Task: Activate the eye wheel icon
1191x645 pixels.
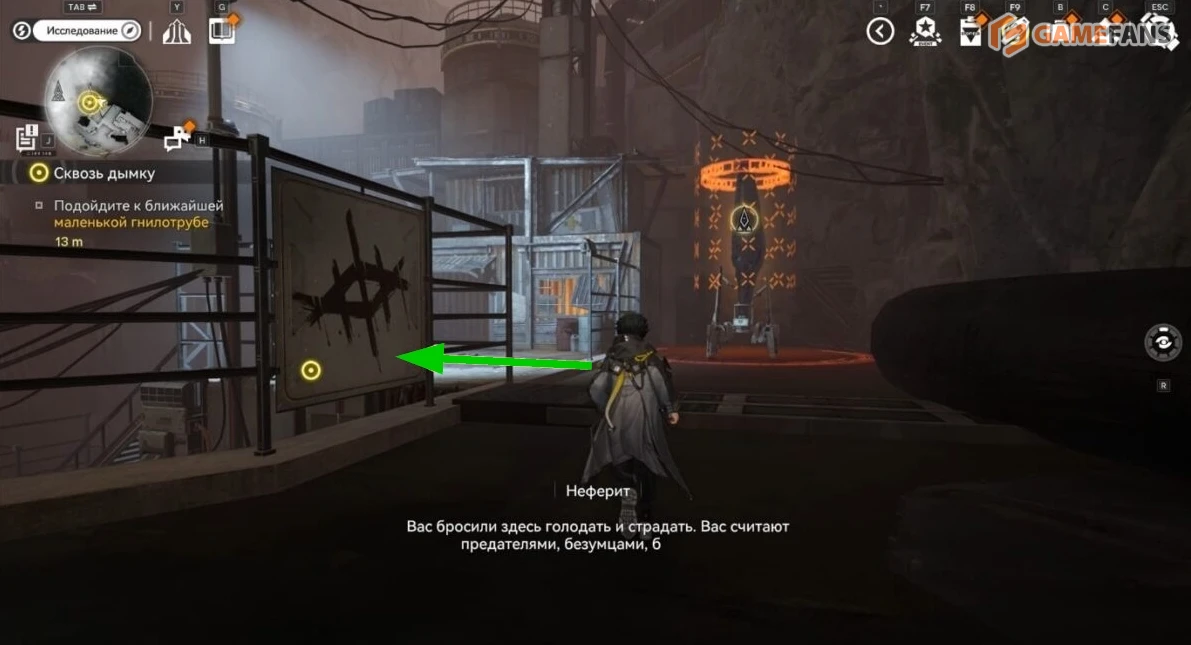Action: [x=1163, y=342]
